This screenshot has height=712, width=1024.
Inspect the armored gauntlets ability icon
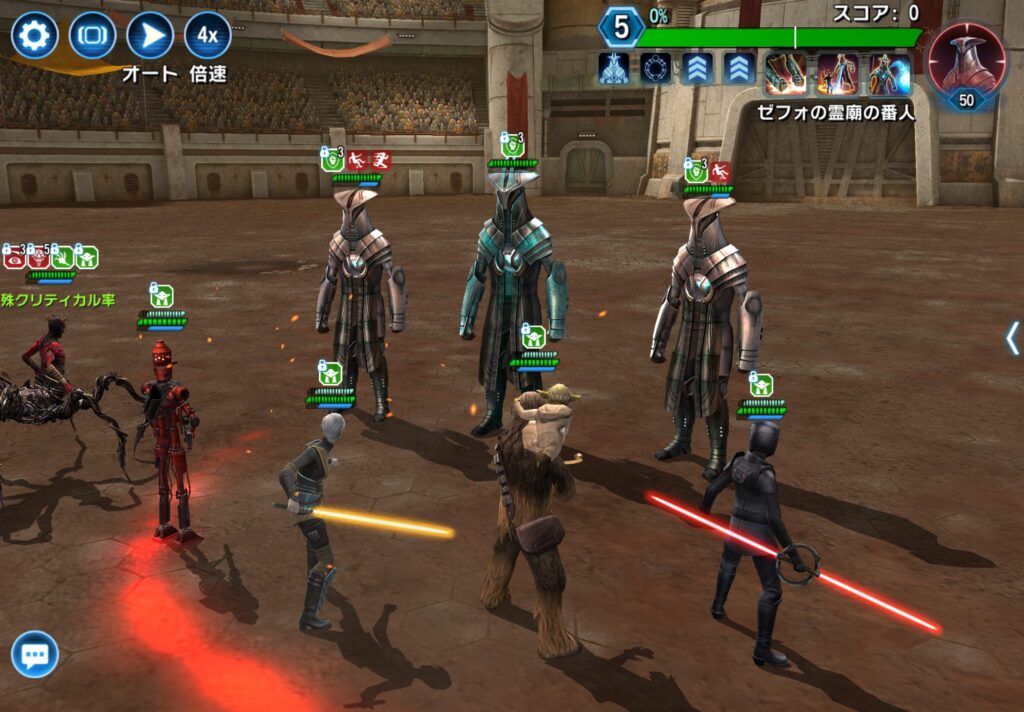(x=785, y=73)
